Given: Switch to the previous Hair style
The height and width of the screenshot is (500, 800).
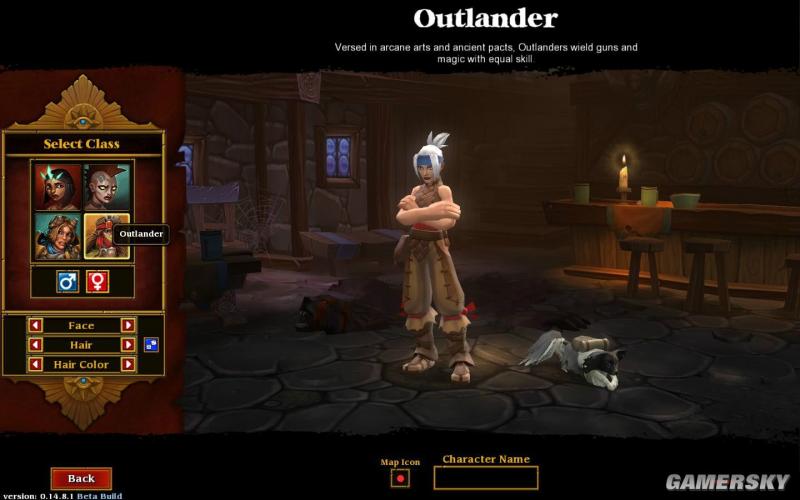Looking at the screenshot, I should [x=35, y=345].
